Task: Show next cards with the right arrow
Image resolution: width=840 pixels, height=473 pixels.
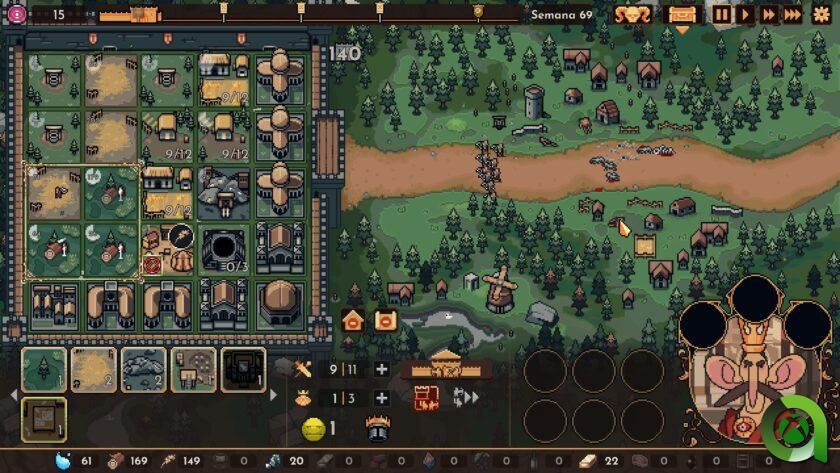Action: (274, 394)
